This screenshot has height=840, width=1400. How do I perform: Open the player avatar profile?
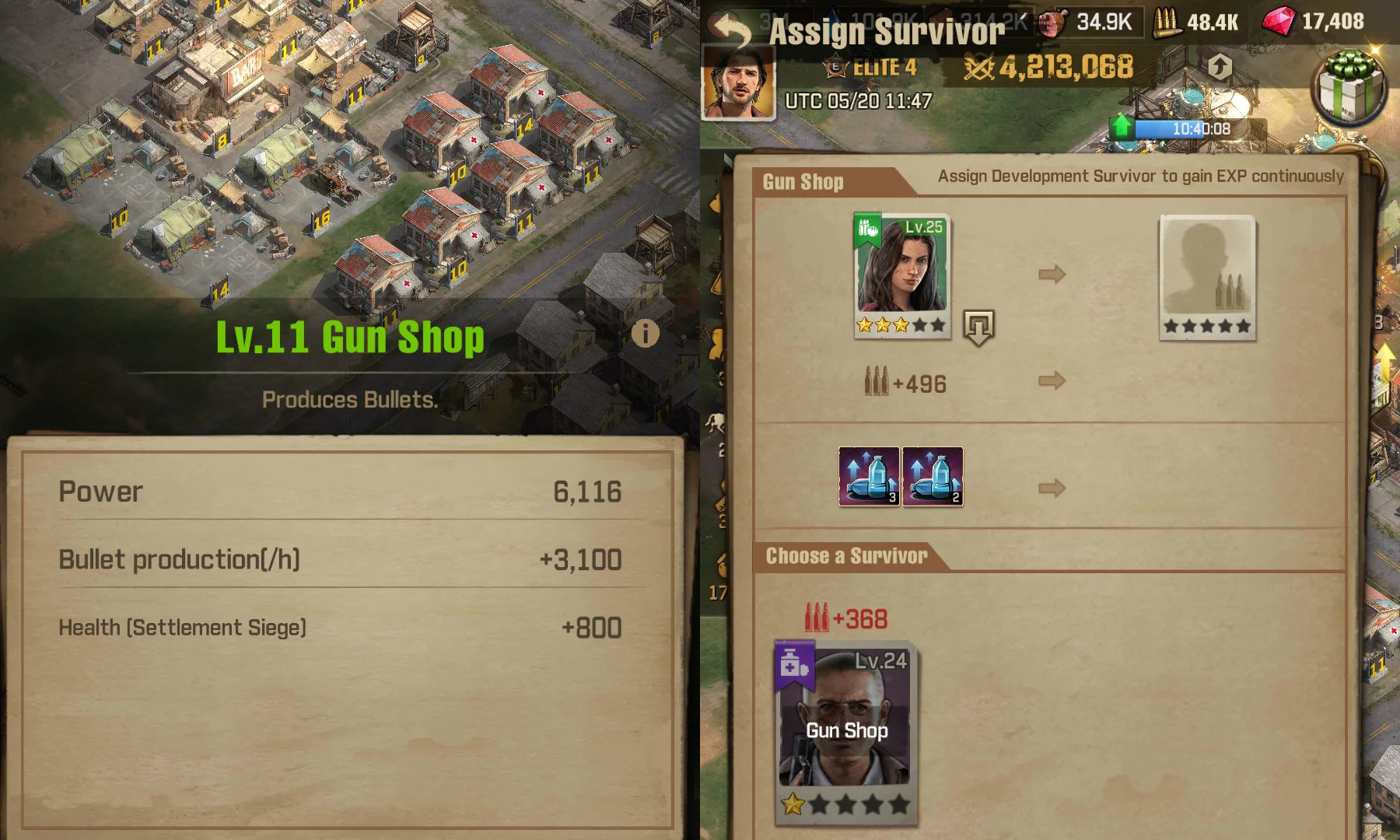(x=738, y=82)
